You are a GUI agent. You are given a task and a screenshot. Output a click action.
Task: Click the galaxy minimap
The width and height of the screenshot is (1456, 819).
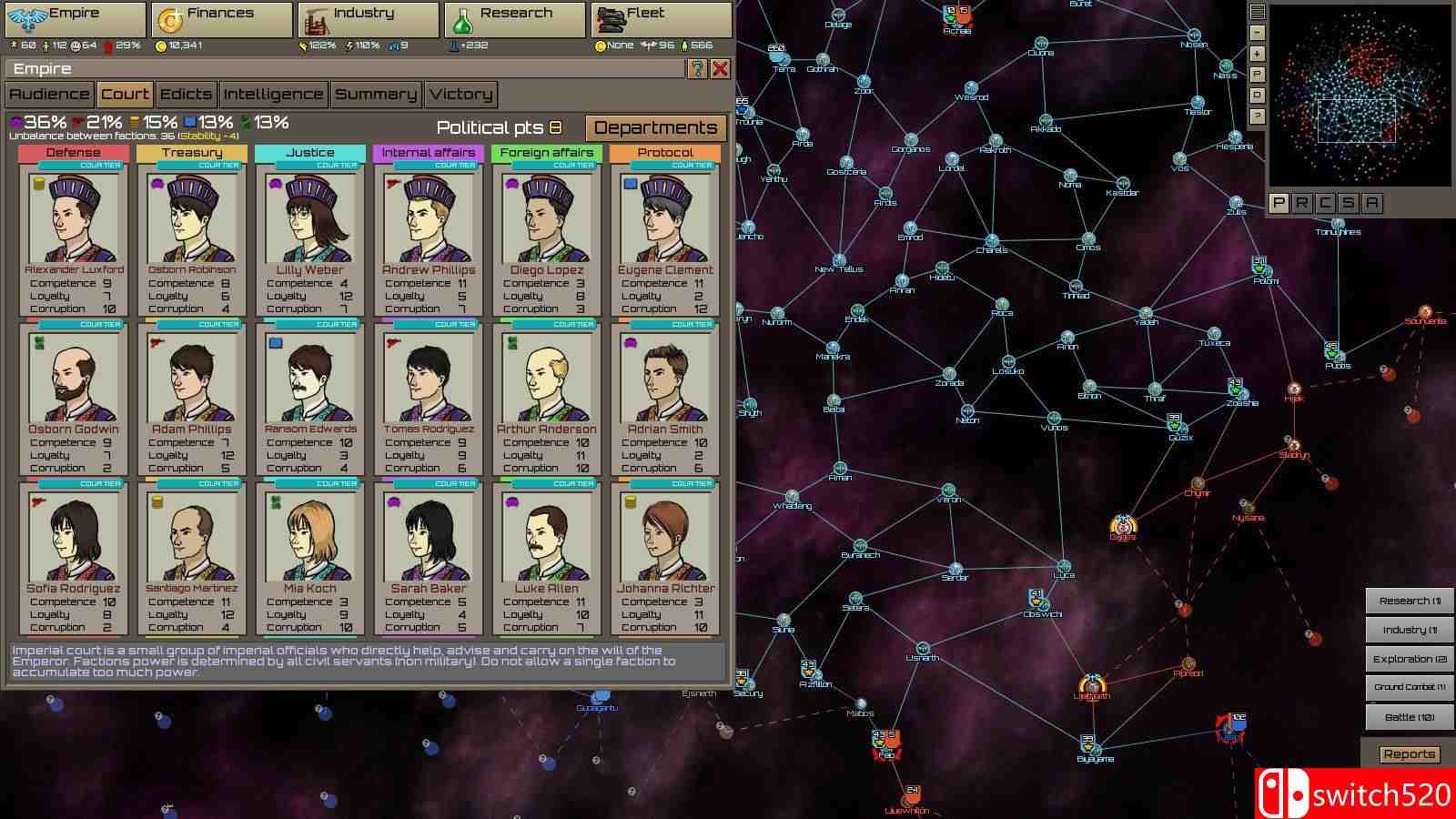(1360, 96)
